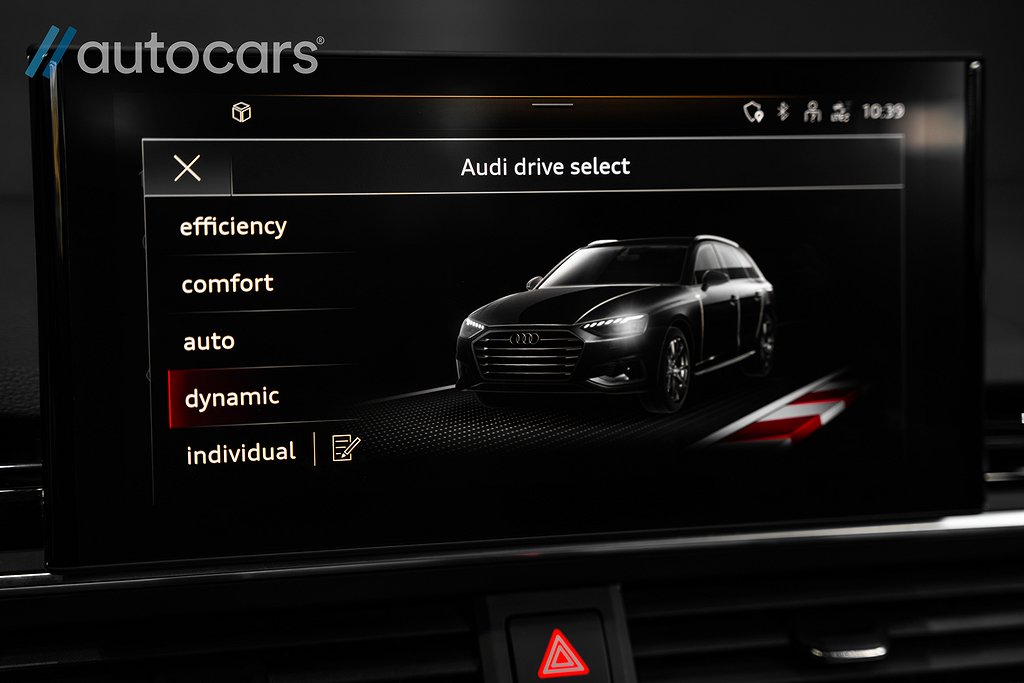Tap the pull-down handle at top
The width and height of the screenshot is (1024, 683).
553,104
